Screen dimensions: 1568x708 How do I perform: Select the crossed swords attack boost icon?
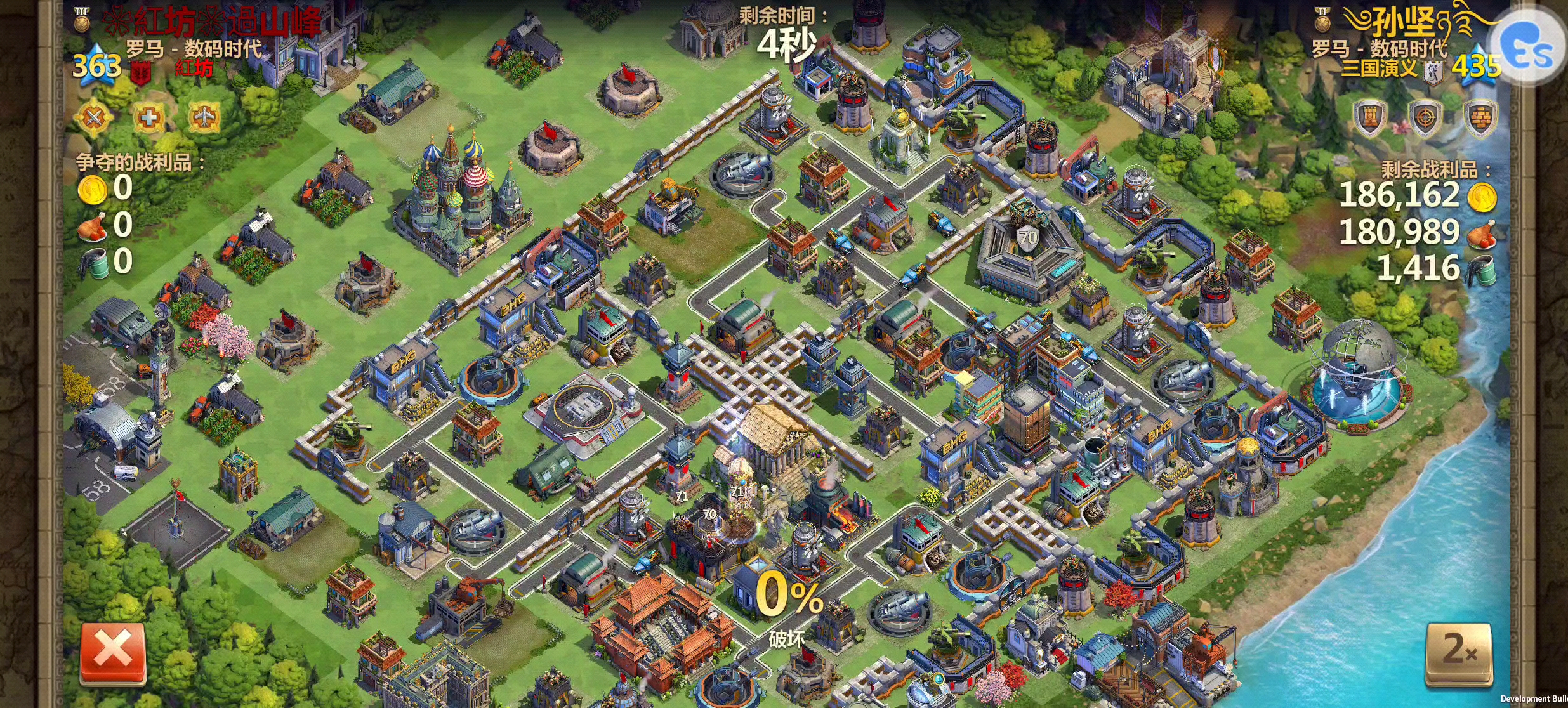(x=93, y=117)
